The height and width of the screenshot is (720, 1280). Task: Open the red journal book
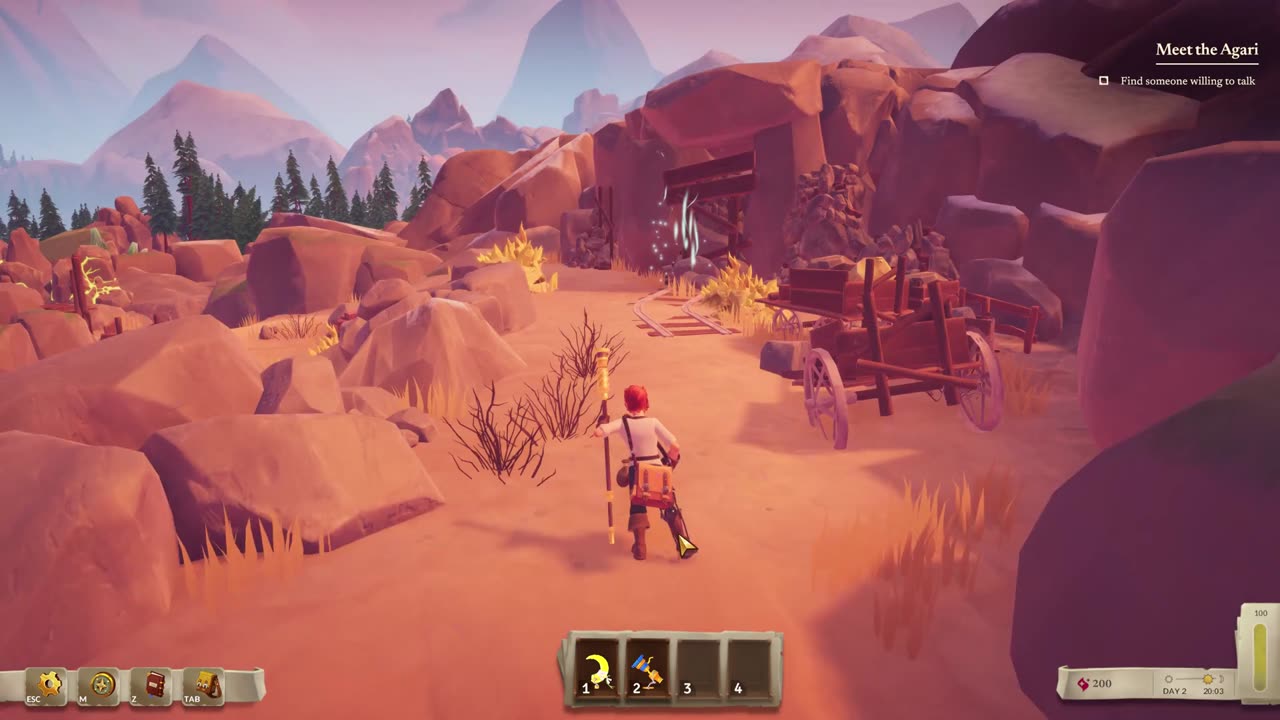154,685
